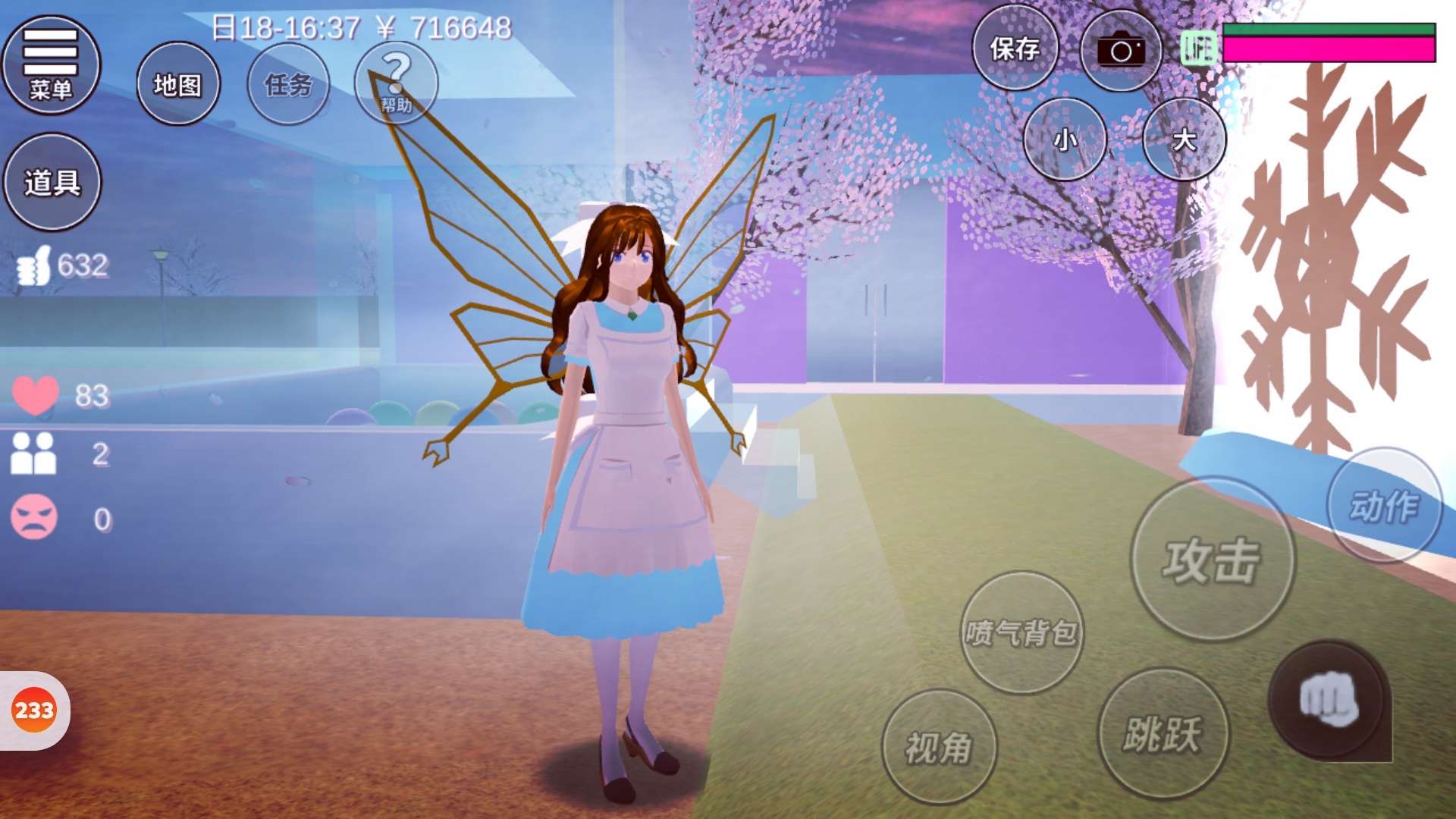Switch camera with the 视角 button
1456x819 pixels.
coord(939,747)
